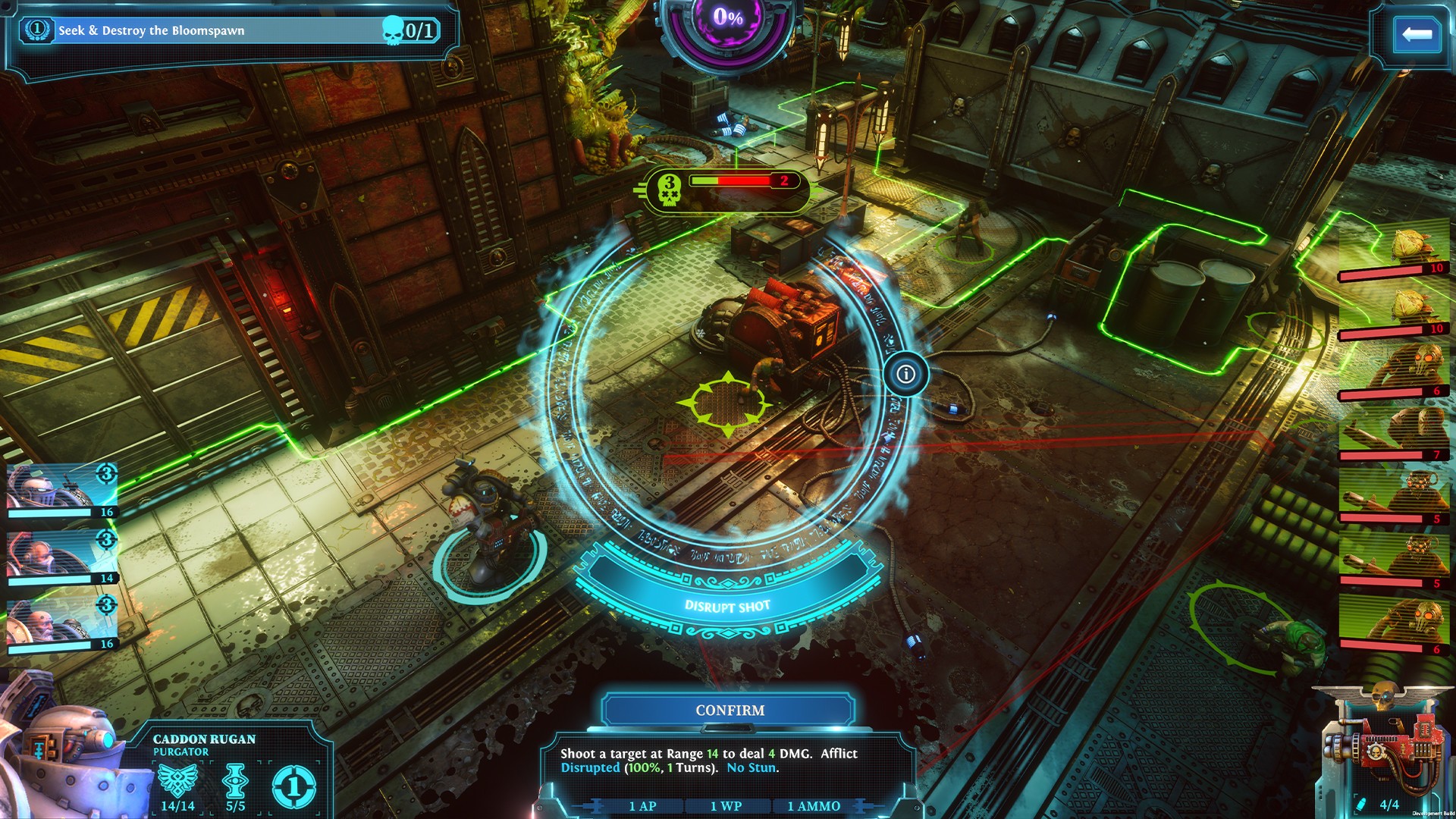Screen dimensions: 1456x819
Task: Open the Disrupt Shot info icon
Action: (x=905, y=374)
